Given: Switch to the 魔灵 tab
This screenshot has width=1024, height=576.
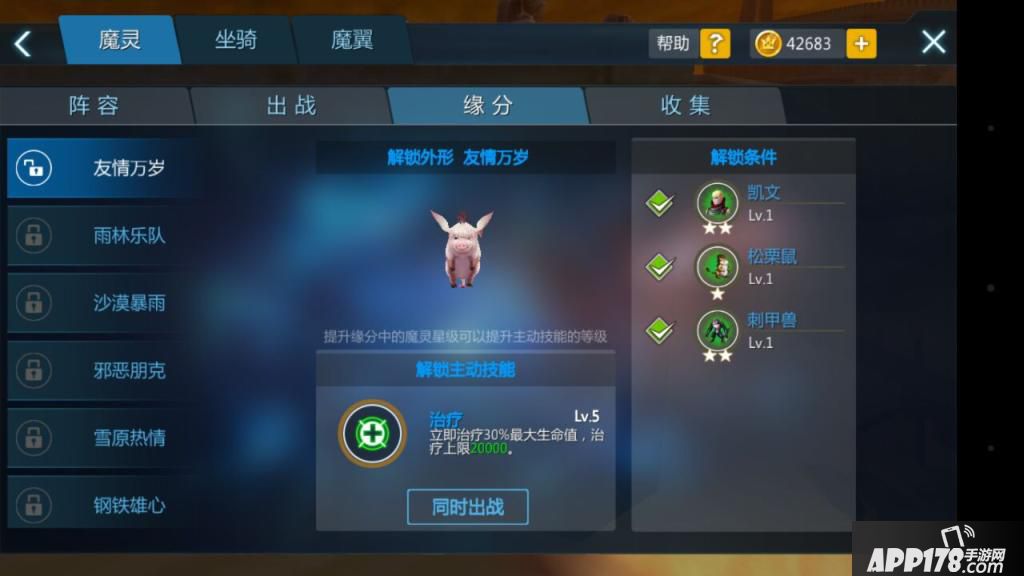Looking at the screenshot, I should [x=119, y=41].
